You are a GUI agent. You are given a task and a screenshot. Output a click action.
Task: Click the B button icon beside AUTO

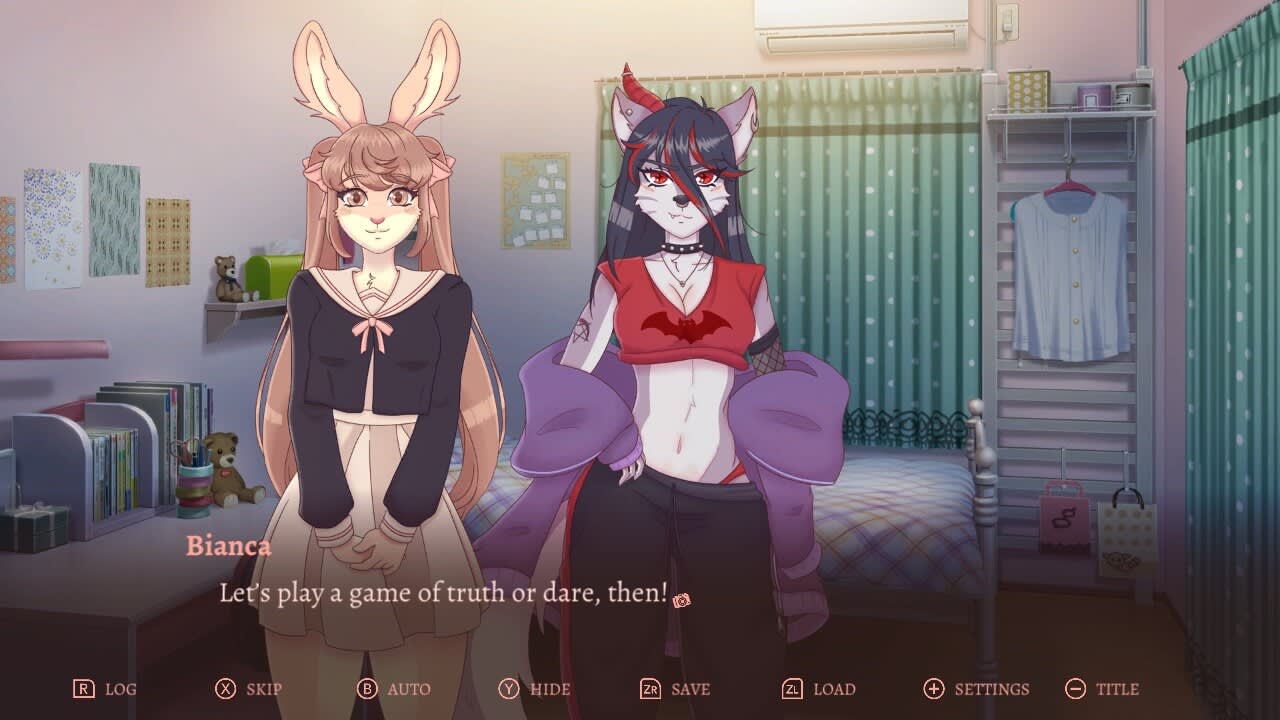coord(367,689)
